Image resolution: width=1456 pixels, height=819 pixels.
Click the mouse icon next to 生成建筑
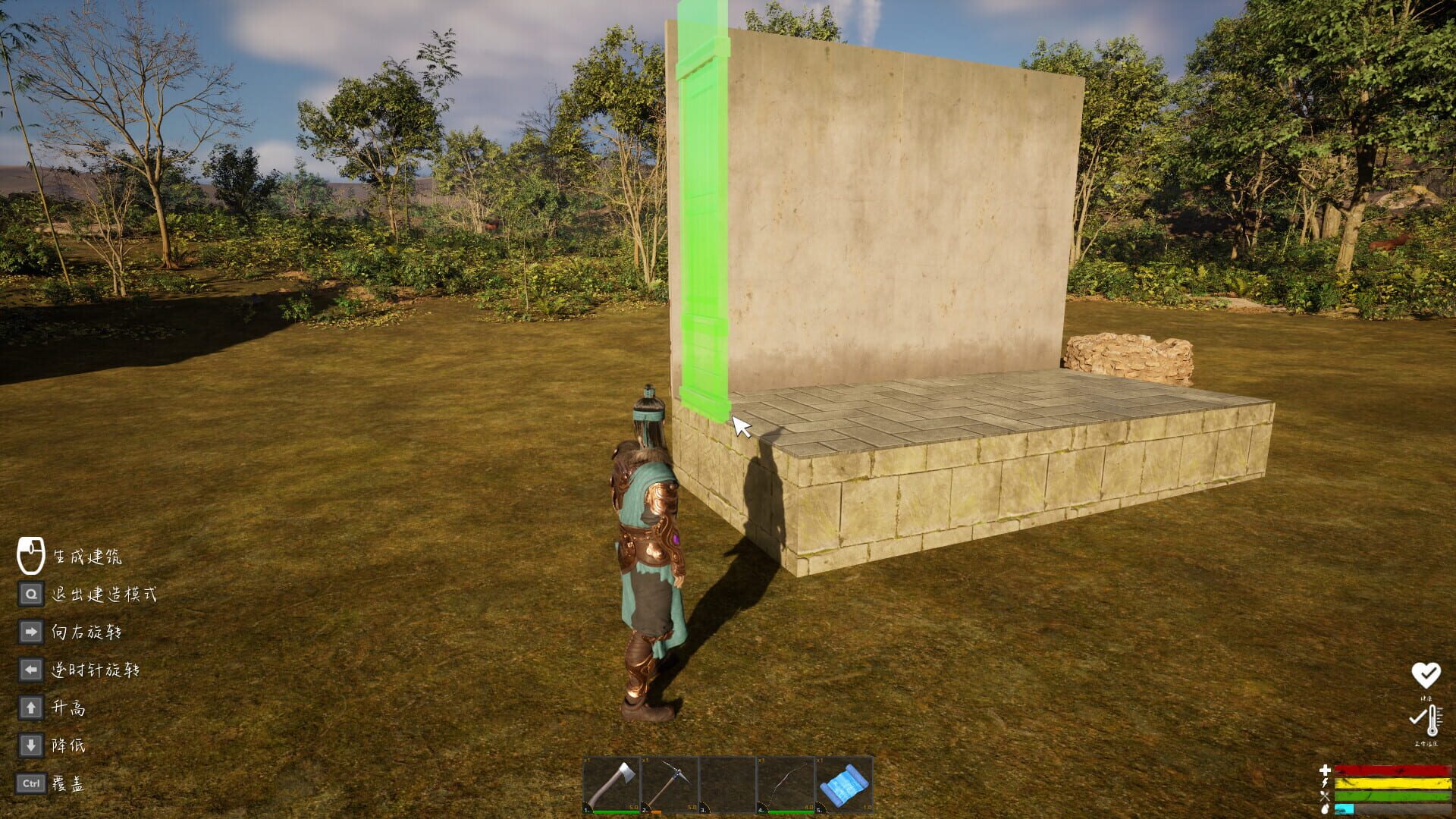click(30, 556)
